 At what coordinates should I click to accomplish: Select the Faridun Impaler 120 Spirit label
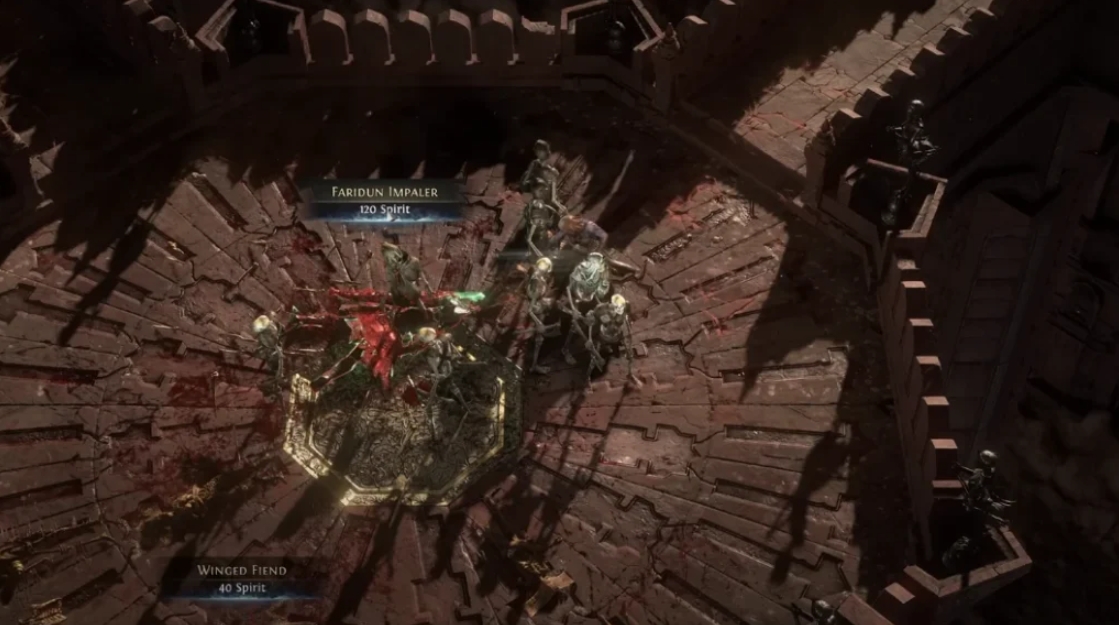pyautogui.click(x=385, y=199)
